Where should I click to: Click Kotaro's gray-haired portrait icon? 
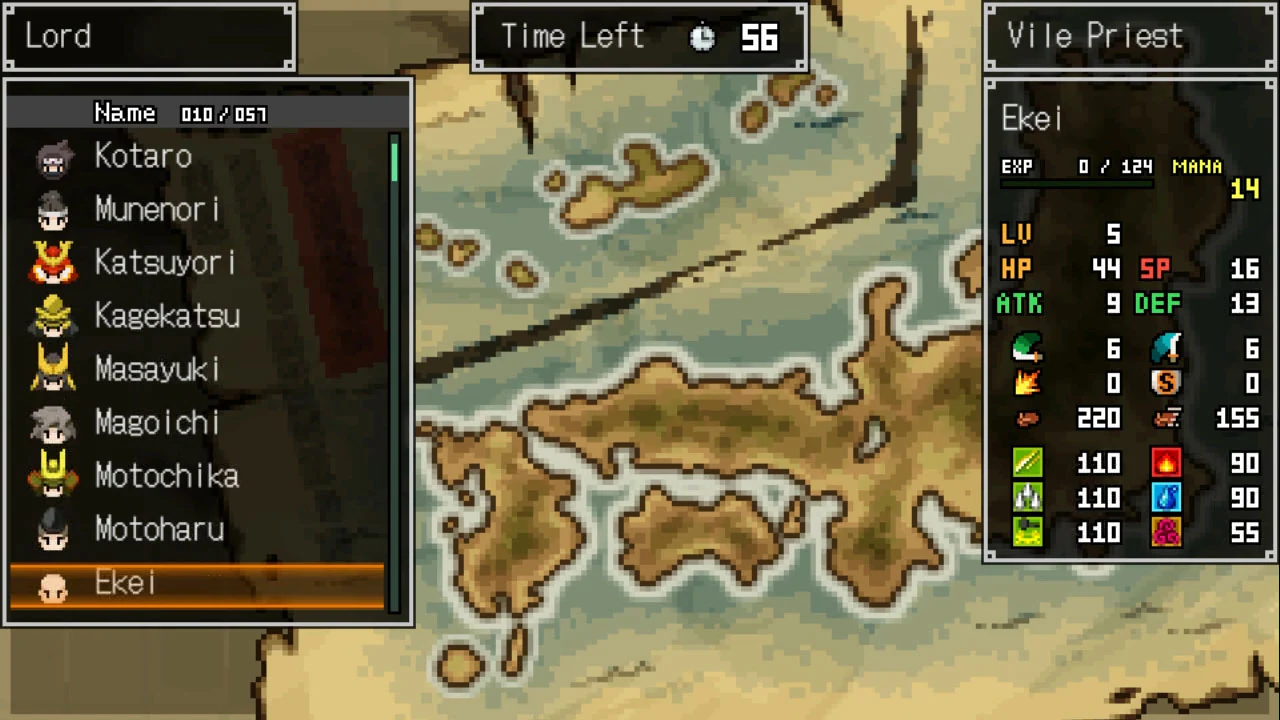(x=53, y=155)
